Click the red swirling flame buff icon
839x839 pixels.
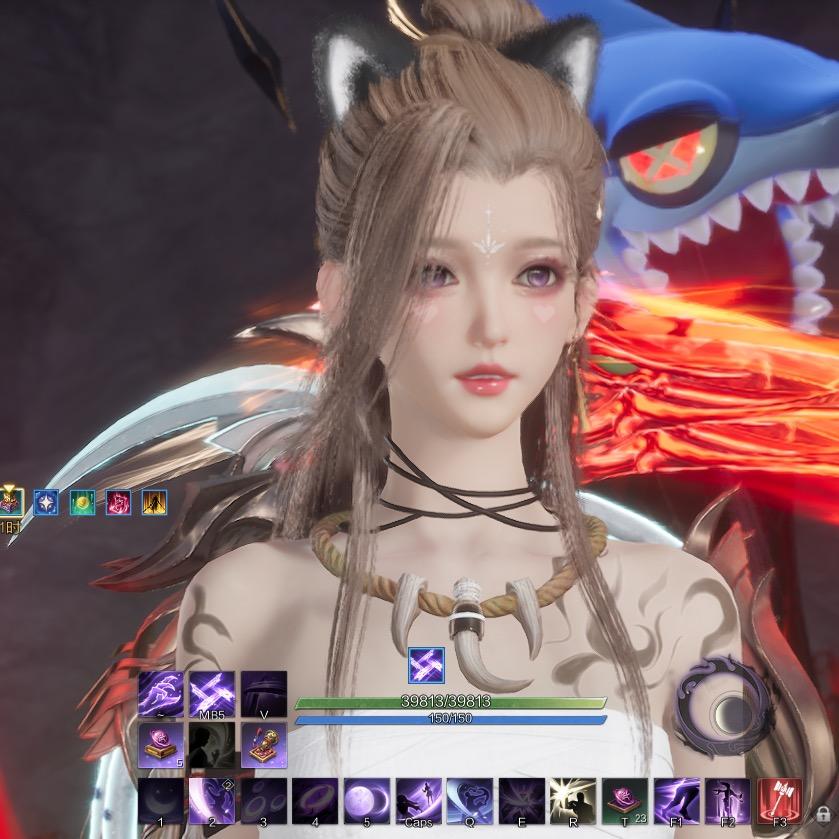click(118, 502)
